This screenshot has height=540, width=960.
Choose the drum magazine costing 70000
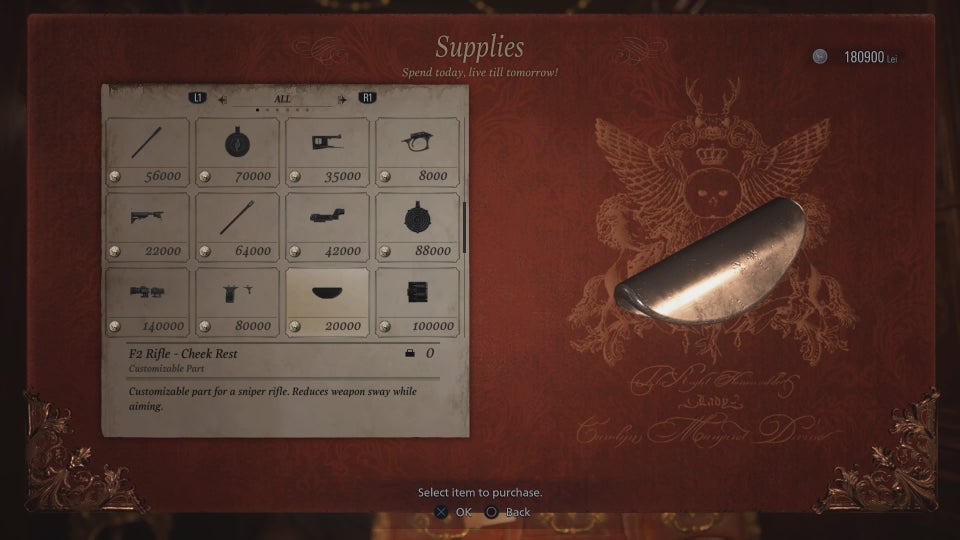click(x=237, y=151)
